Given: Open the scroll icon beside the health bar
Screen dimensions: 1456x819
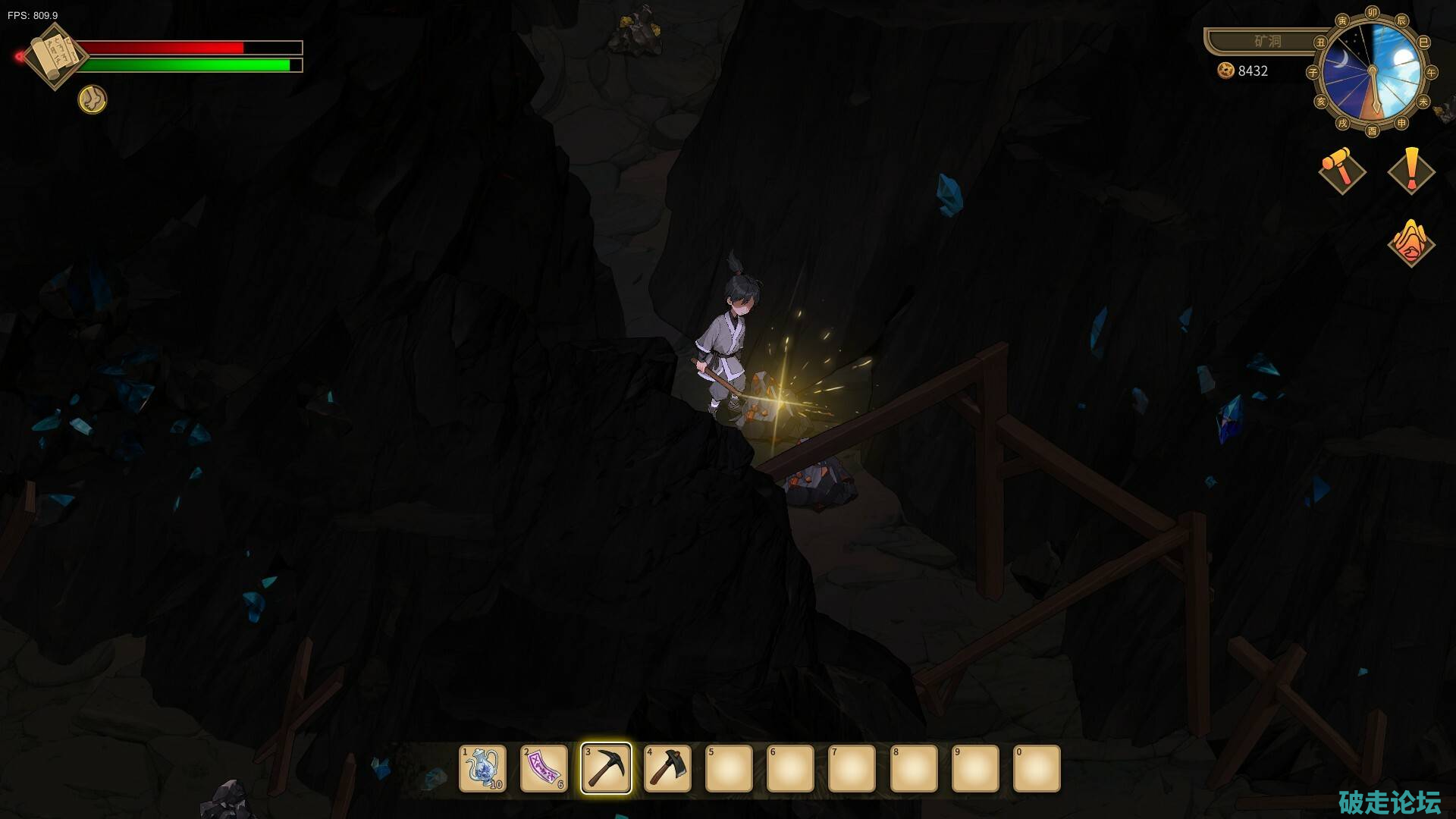Looking at the screenshot, I should click(55, 56).
